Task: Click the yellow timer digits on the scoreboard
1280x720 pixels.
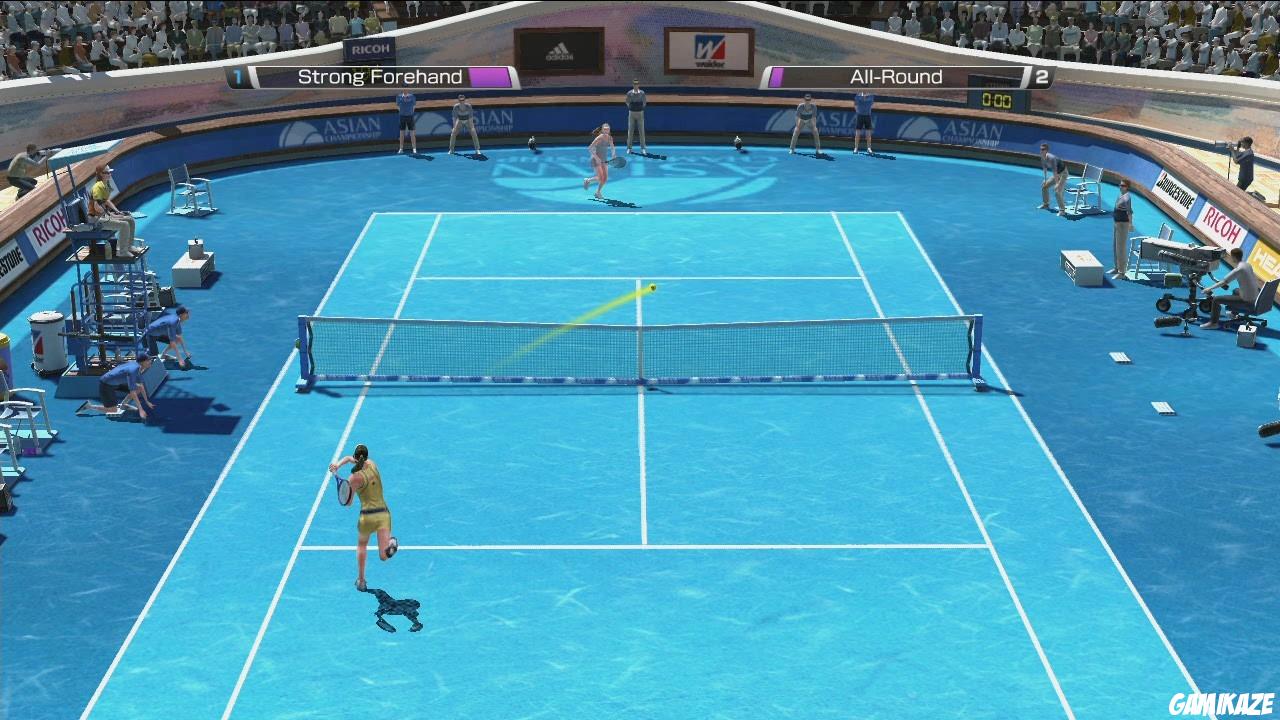Action: tap(999, 100)
